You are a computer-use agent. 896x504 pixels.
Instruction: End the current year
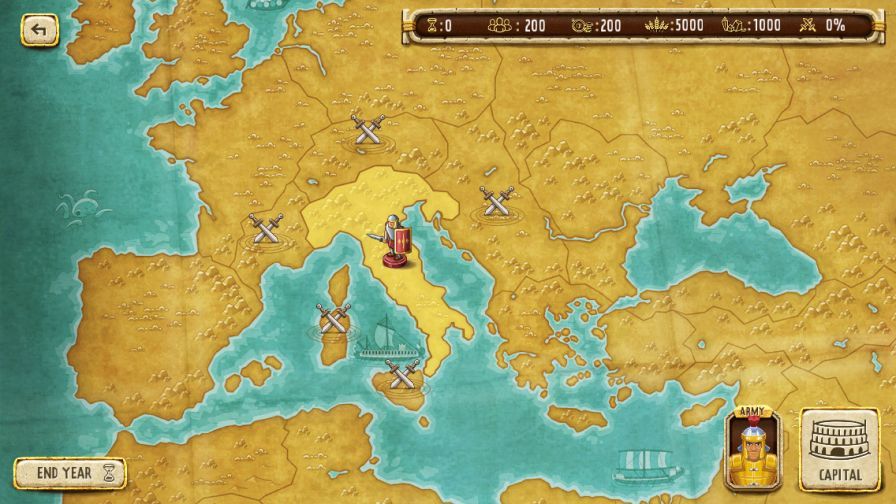pos(70,473)
